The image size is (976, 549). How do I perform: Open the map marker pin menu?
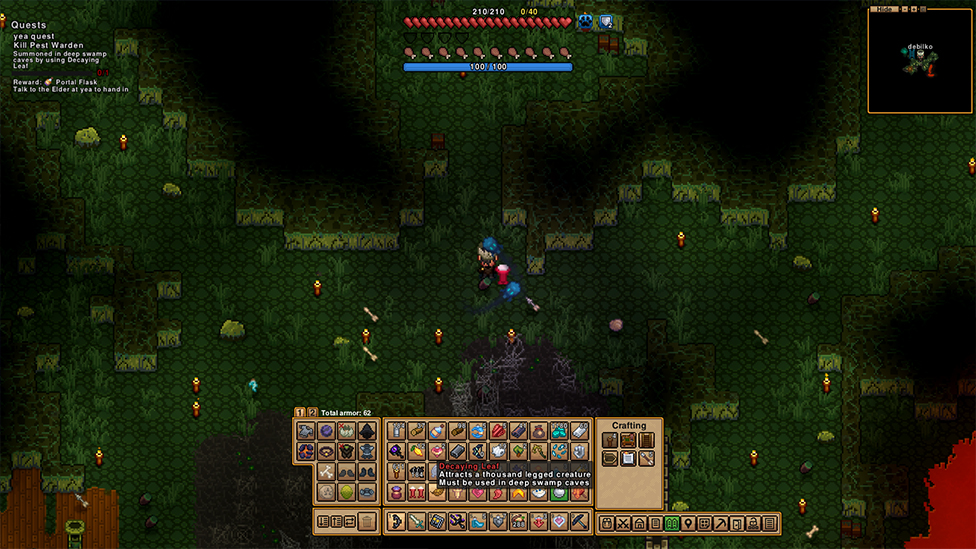pos(688,523)
